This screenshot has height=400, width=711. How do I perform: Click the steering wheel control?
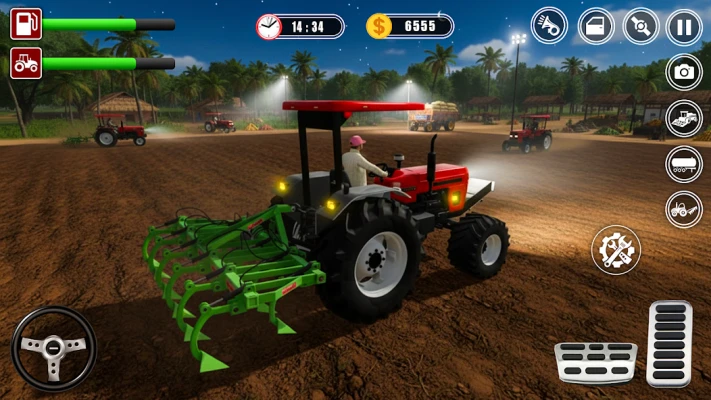click(54, 348)
